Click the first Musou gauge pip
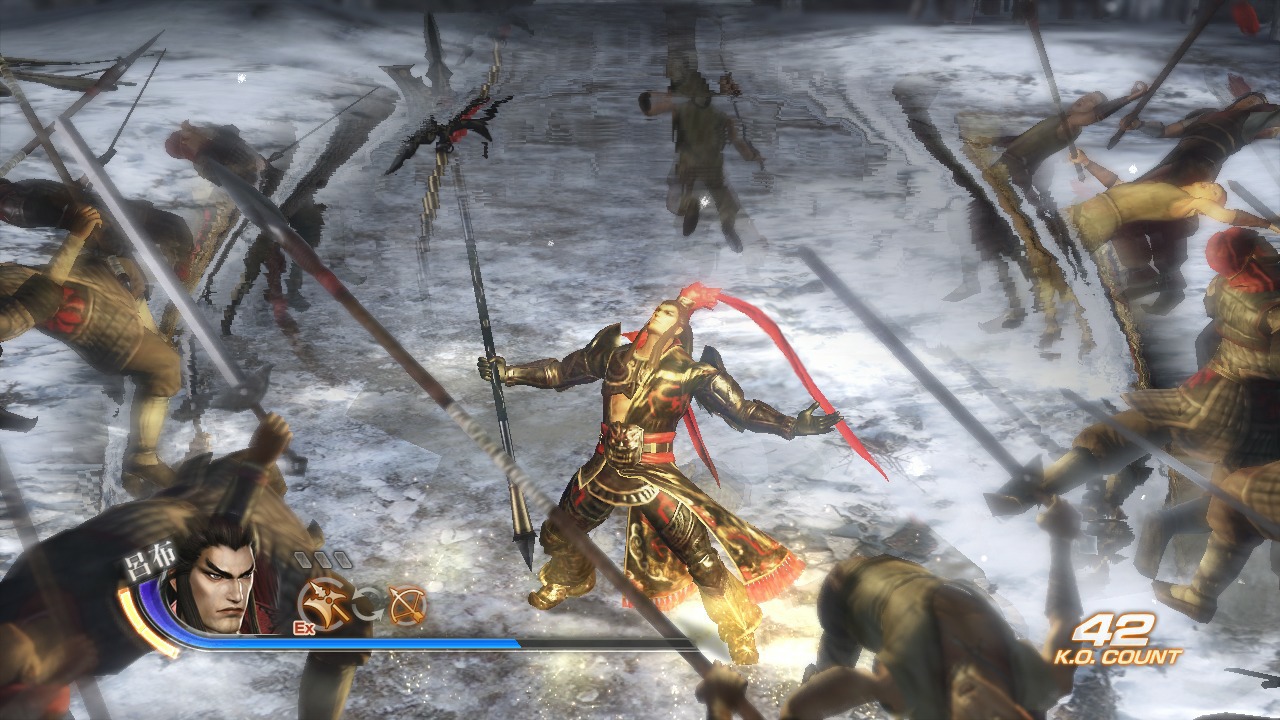 [x=305, y=560]
